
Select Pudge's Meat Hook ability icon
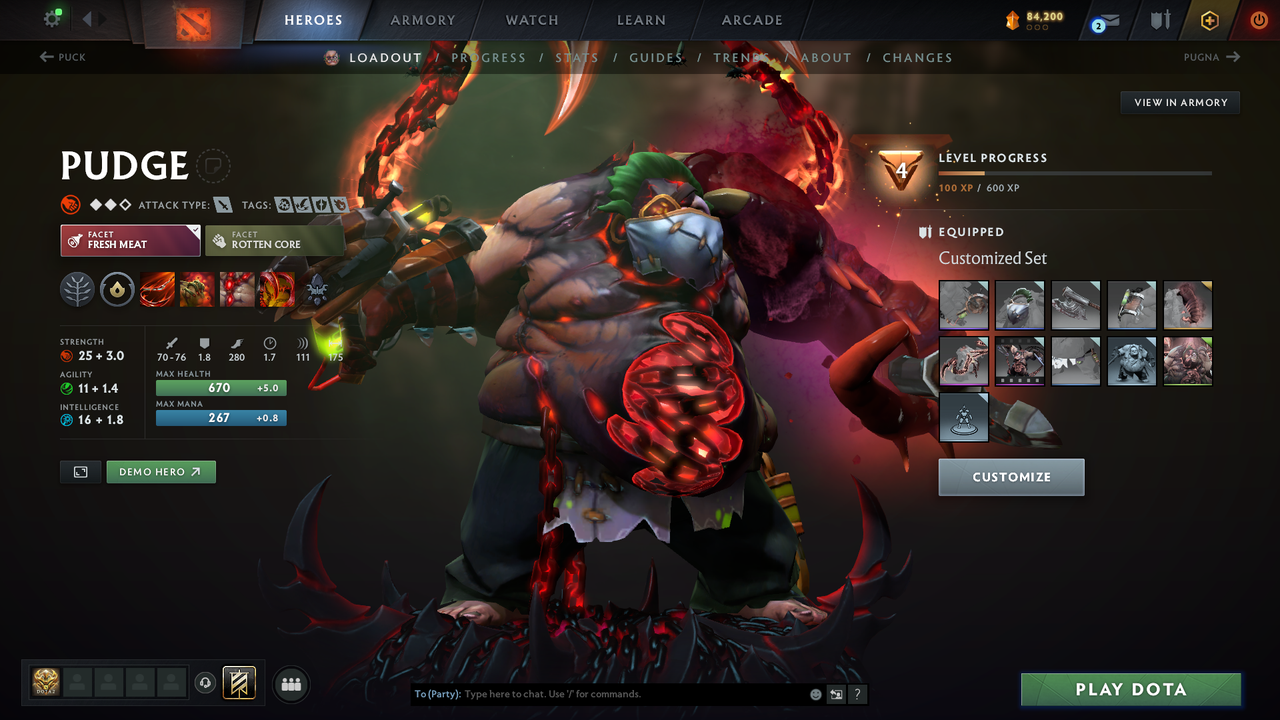157,290
